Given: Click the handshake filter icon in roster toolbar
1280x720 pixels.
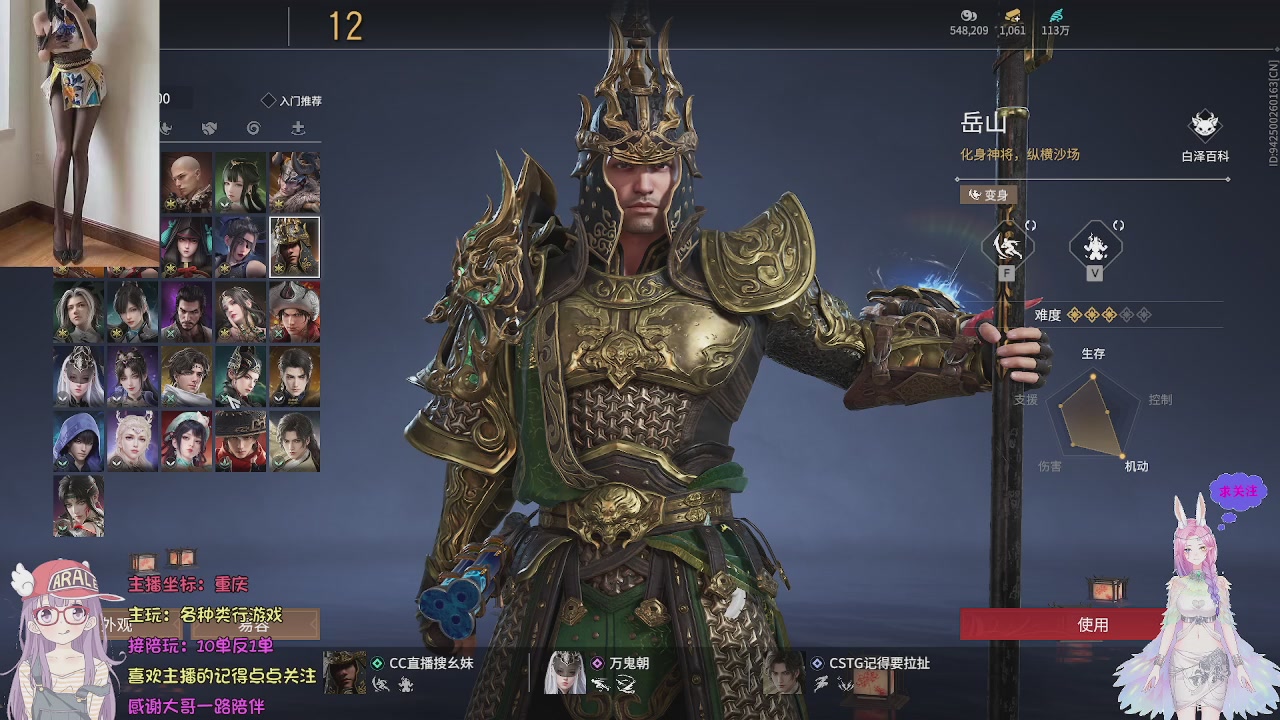Looking at the screenshot, I should tap(209, 128).
